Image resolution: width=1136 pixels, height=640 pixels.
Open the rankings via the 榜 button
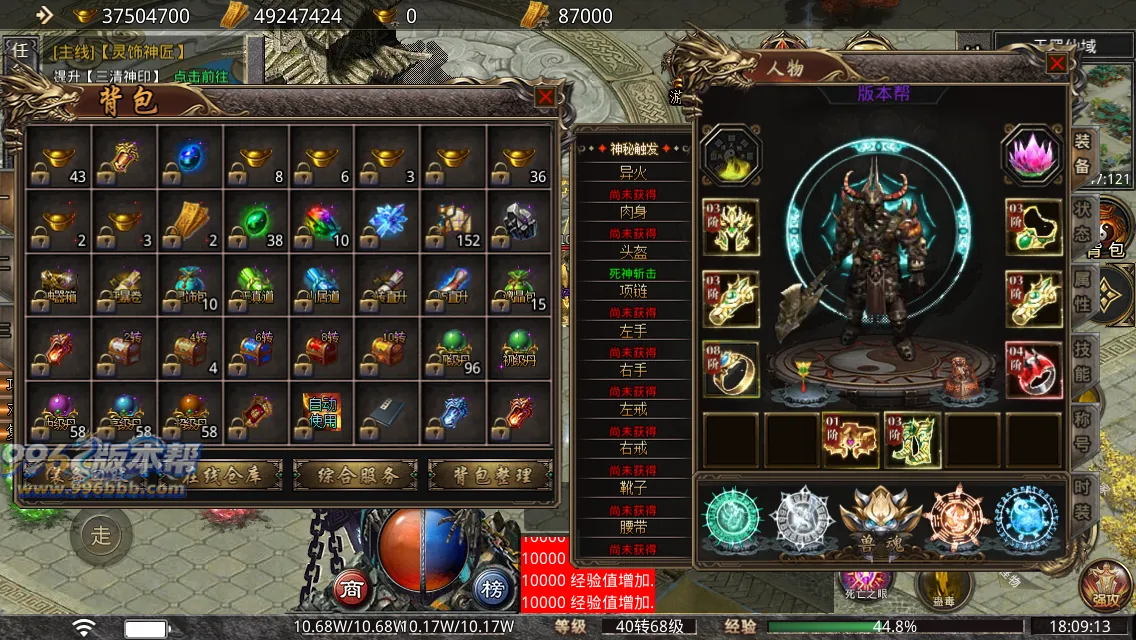(490, 587)
